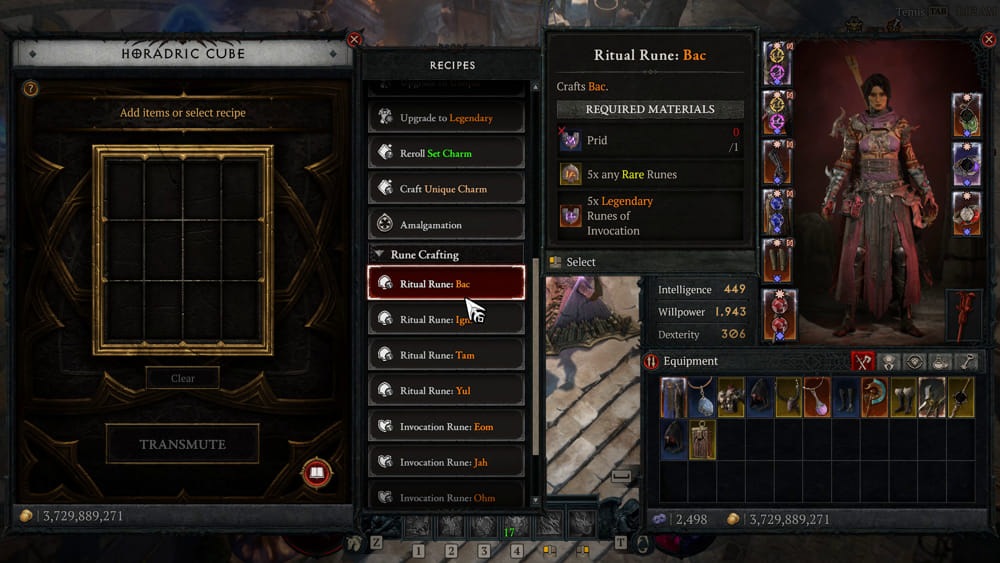Image resolution: width=1000 pixels, height=563 pixels.
Task: Select the amulet in the first inventory row
Action: pos(704,397)
